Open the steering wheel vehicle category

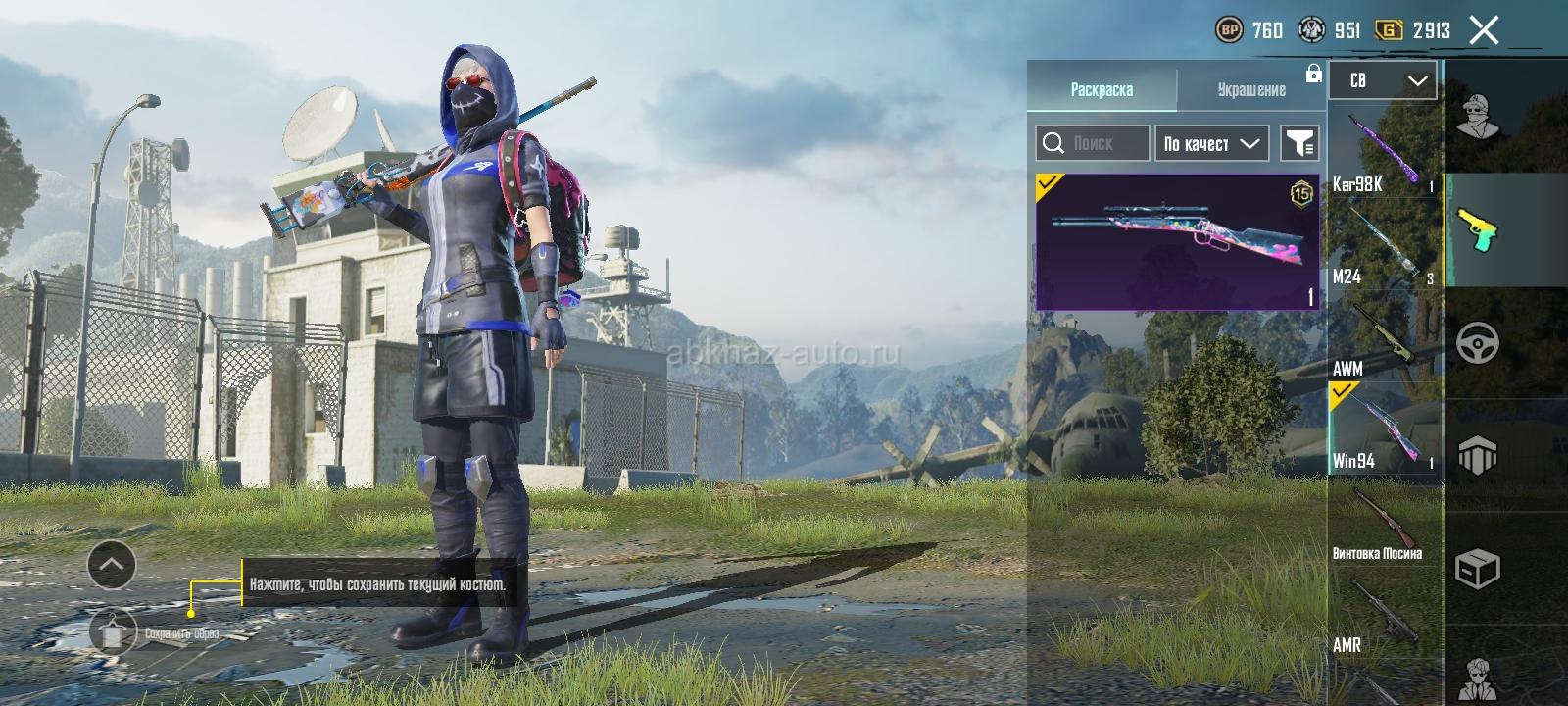point(1478,343)
